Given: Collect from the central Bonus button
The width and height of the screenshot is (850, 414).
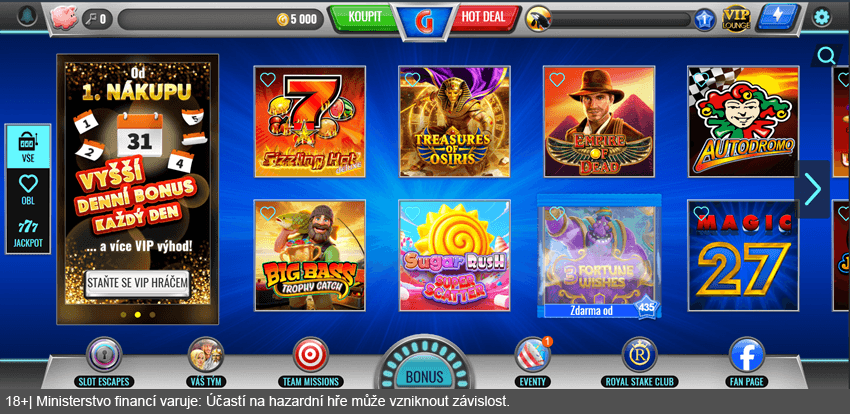Looking at the screenshot, I should [425, 374].
